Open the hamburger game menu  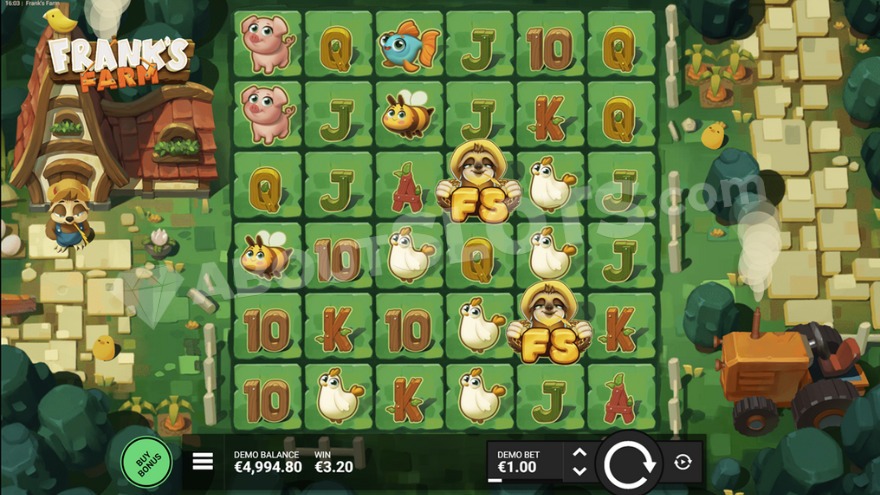point(203,461)
